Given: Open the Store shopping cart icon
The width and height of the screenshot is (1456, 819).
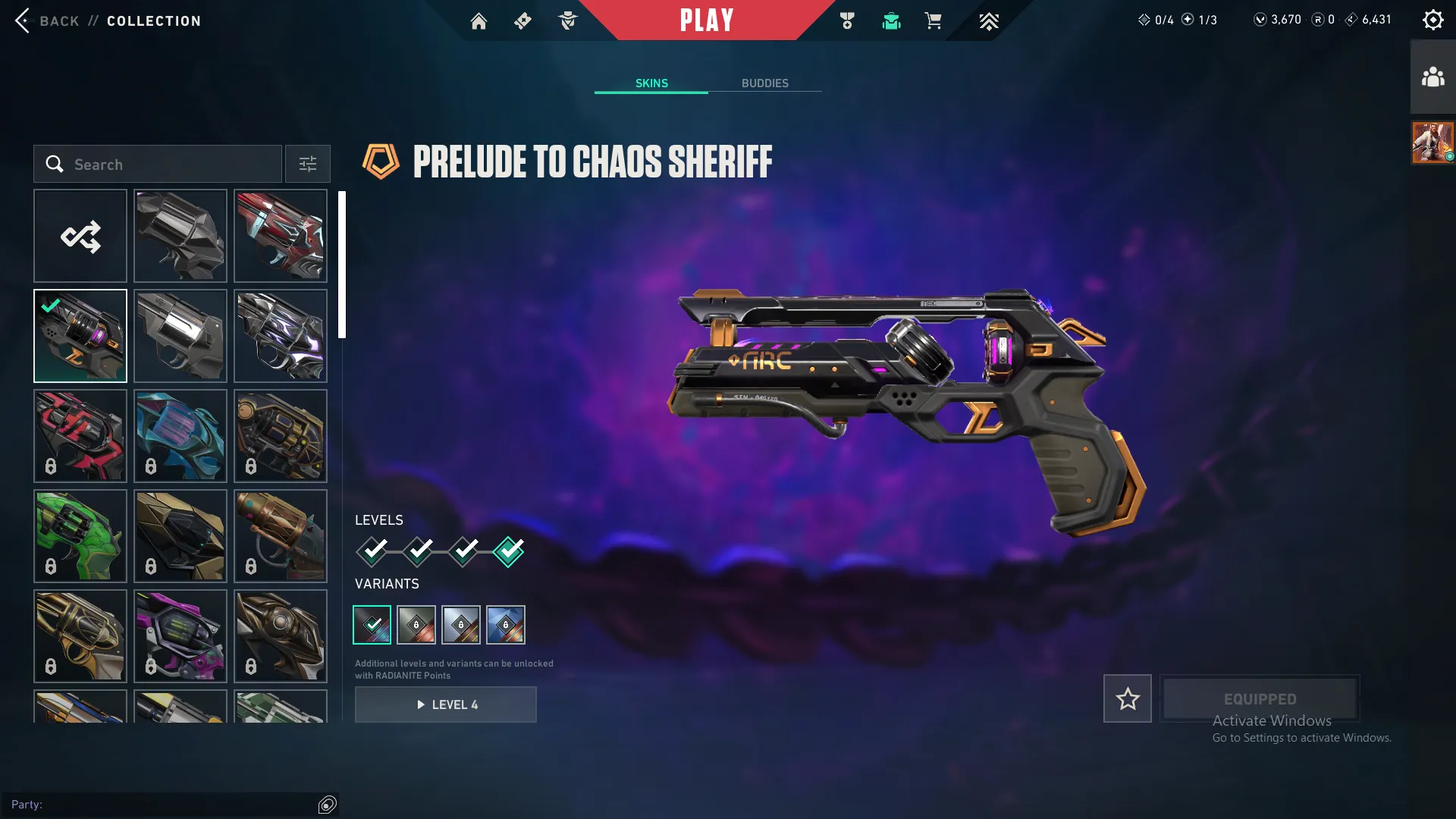Looking at the screenshot, I should (934, 20).
